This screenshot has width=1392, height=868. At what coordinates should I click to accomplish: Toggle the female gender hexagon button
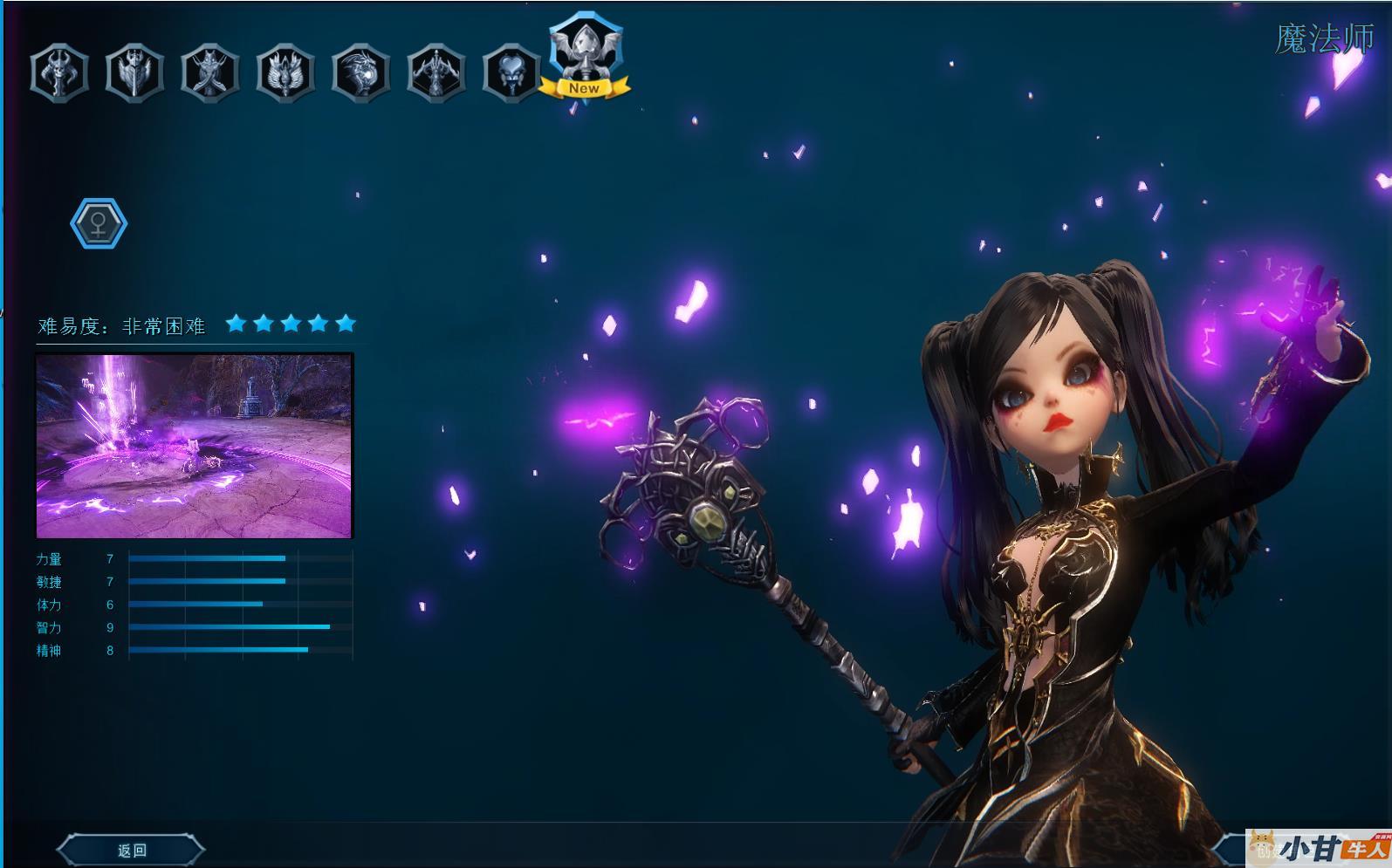coord(99,223)
